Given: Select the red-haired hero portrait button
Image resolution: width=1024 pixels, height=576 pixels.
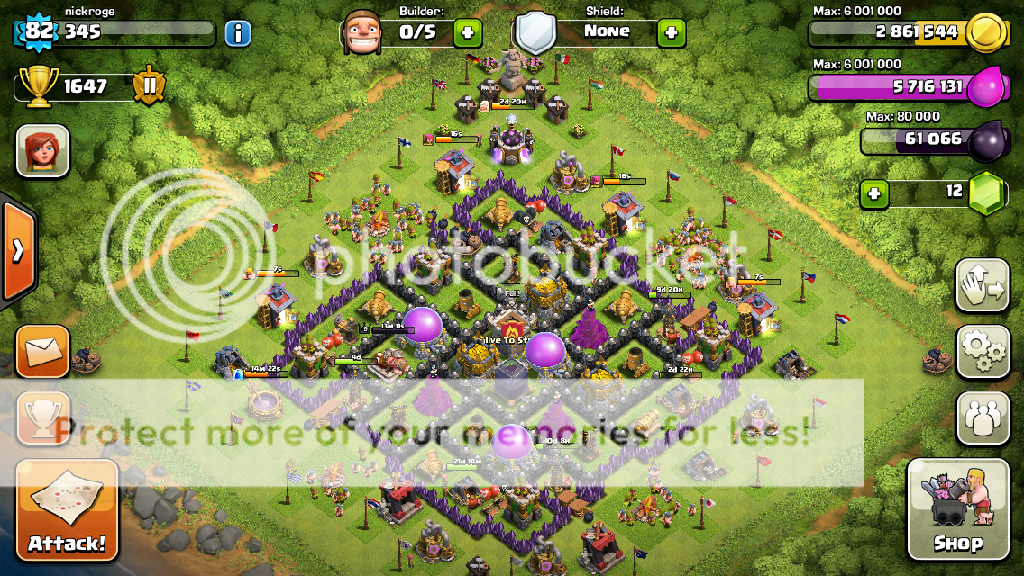Looking at the screenshot, I should 43,151.
